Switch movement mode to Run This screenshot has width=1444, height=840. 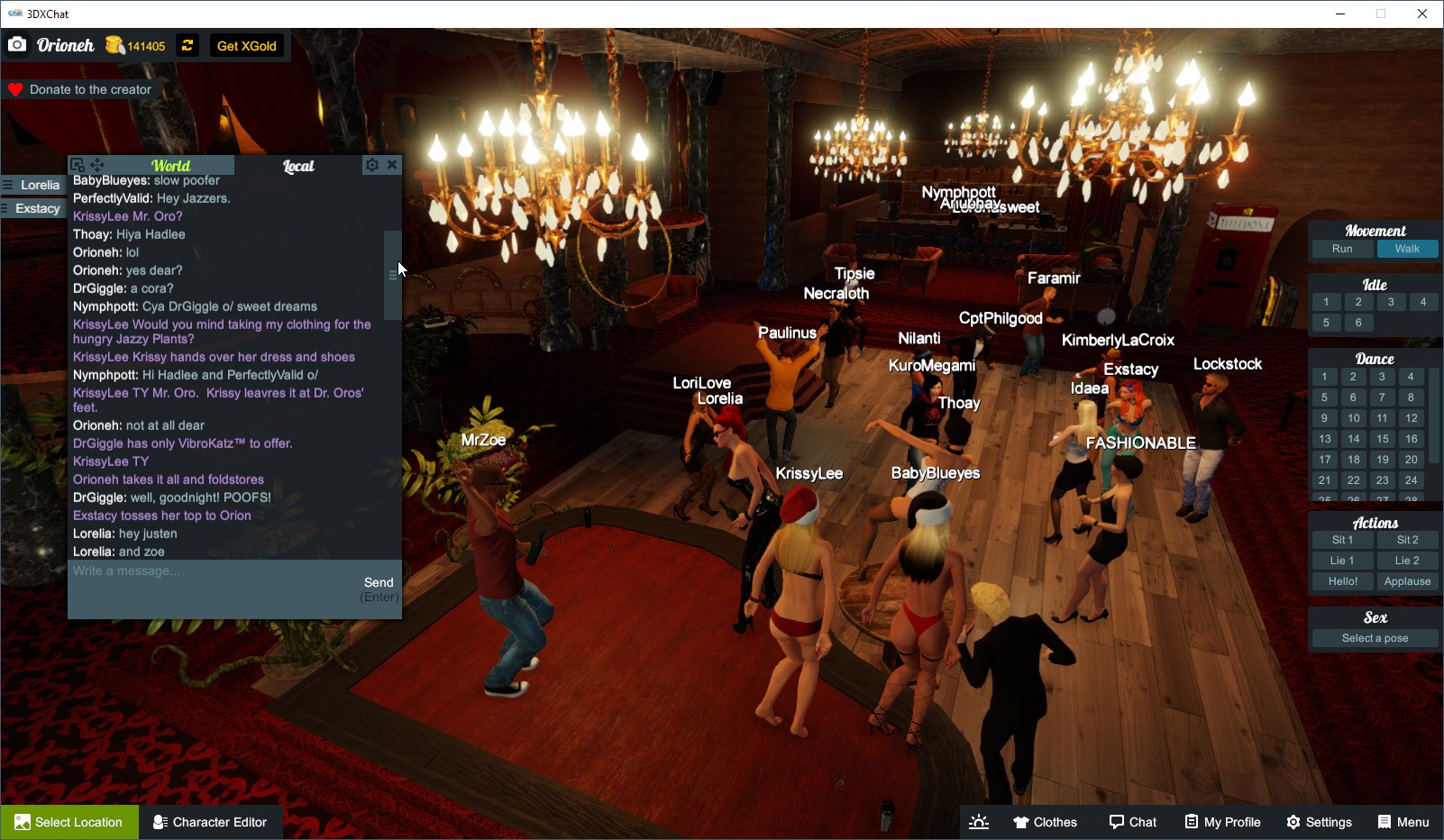[1342, 249]
